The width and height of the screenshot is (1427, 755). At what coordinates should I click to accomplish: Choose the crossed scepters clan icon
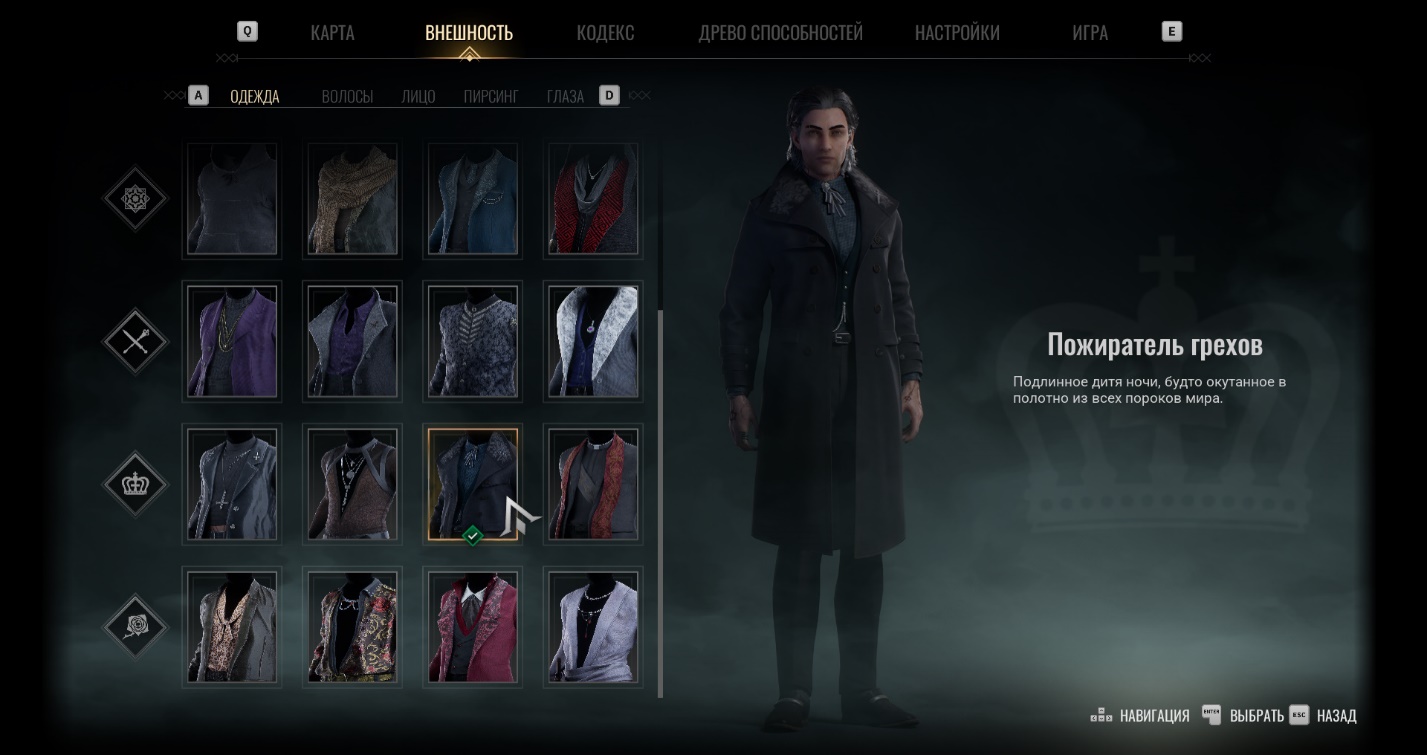(135, 342)
